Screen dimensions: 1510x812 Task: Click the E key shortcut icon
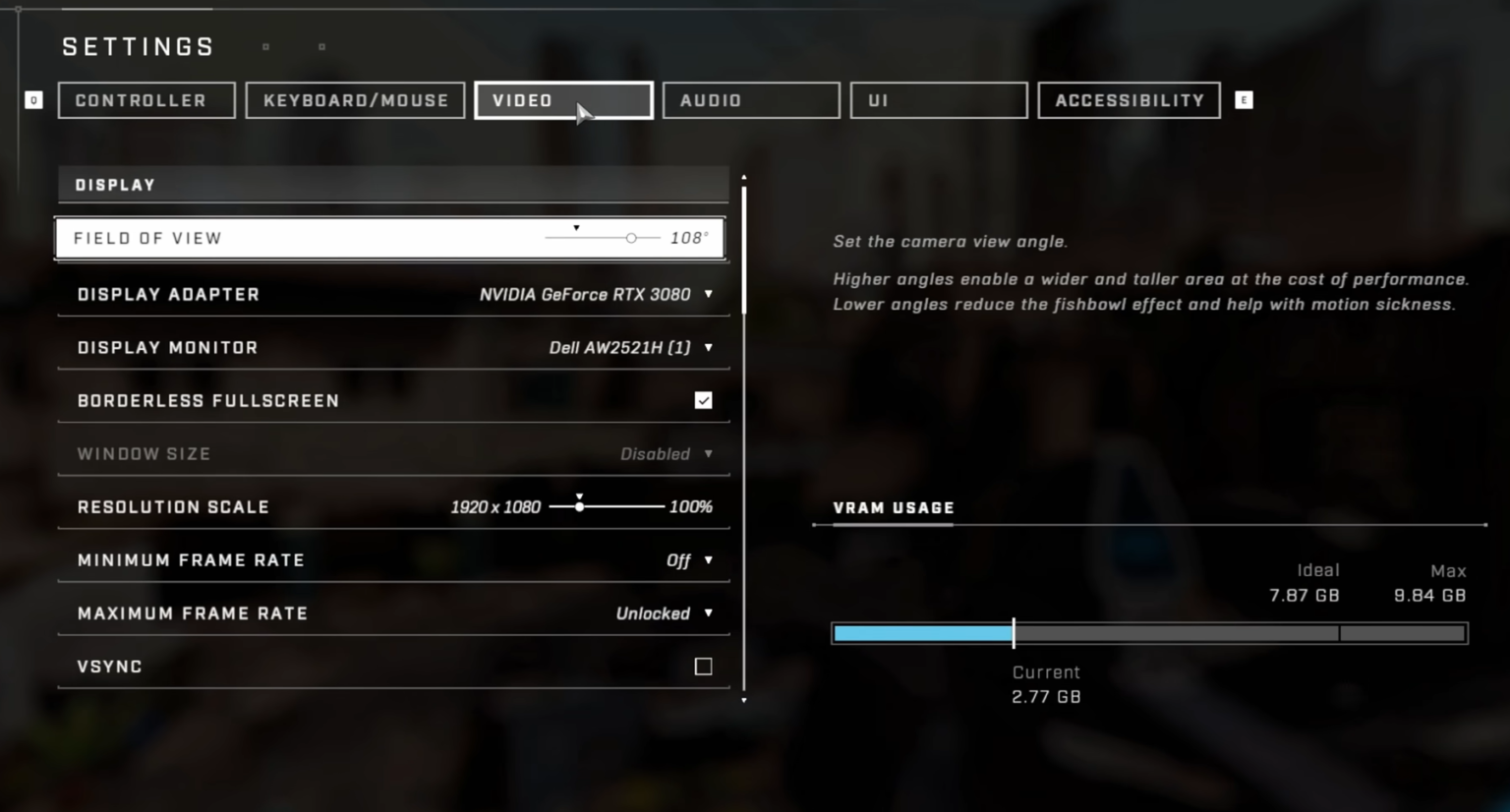[1244, 99]
